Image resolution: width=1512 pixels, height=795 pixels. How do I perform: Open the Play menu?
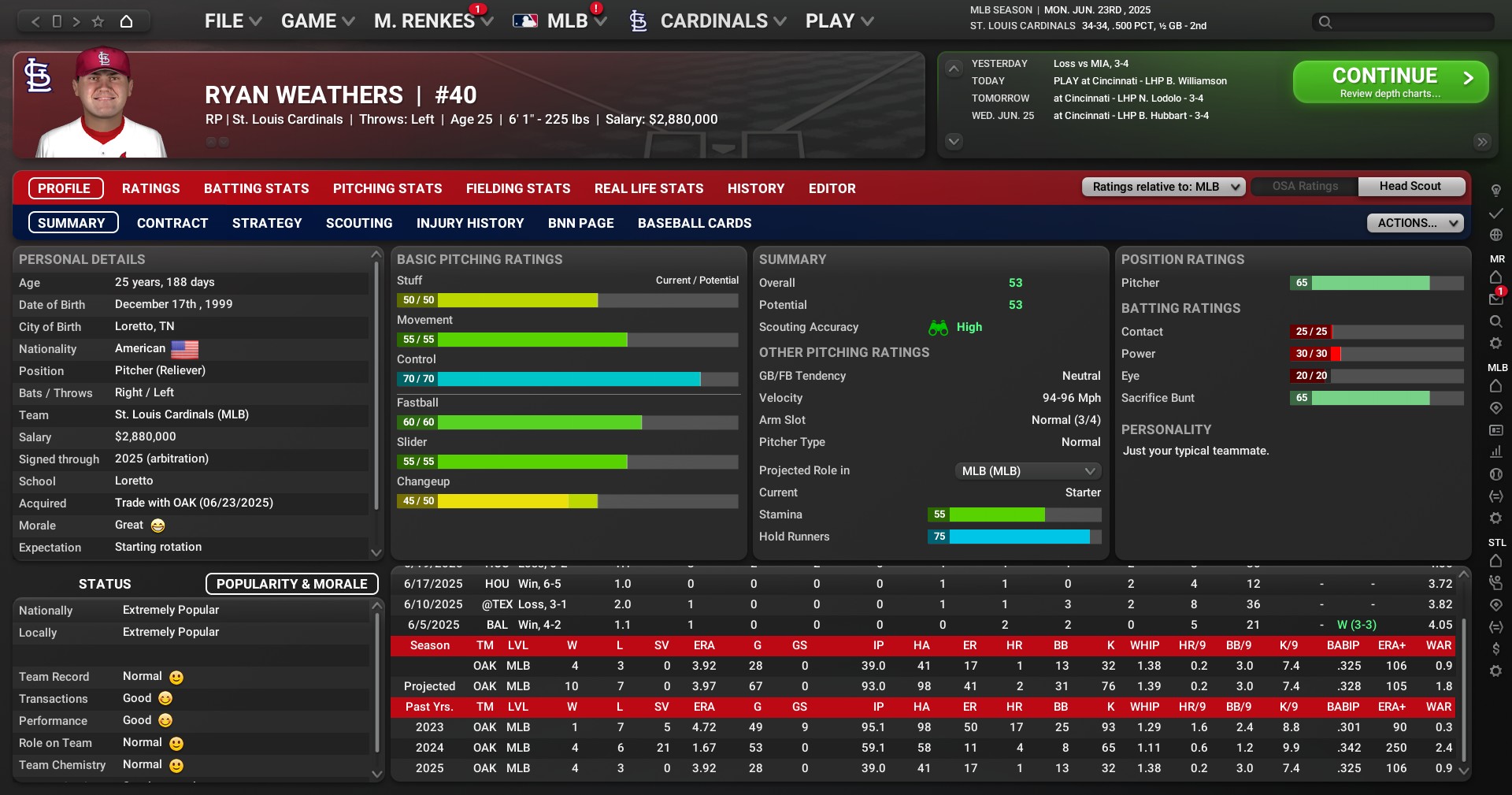point(839,21)
